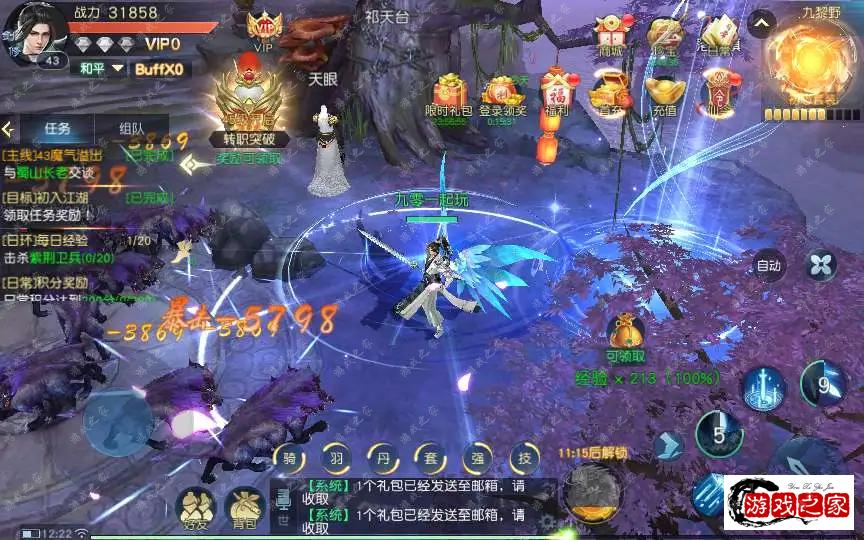Image resolution: width=864 pixels, height=540 pixels.
Task: Open the 商城 shop
Action: pyautogui.click(x=608, y=36)
